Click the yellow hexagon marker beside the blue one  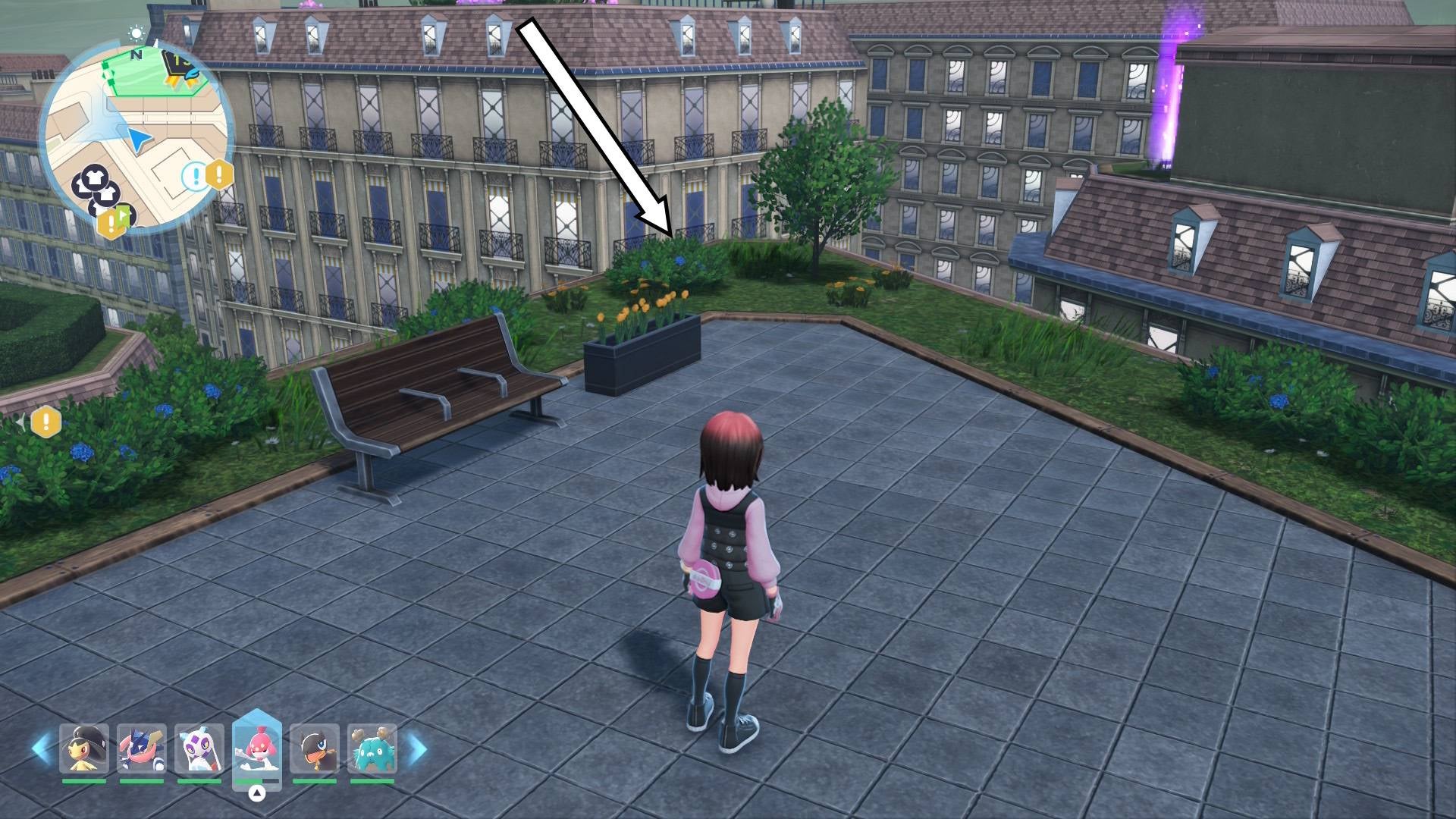pyautogui.click(x=220, y=174)
